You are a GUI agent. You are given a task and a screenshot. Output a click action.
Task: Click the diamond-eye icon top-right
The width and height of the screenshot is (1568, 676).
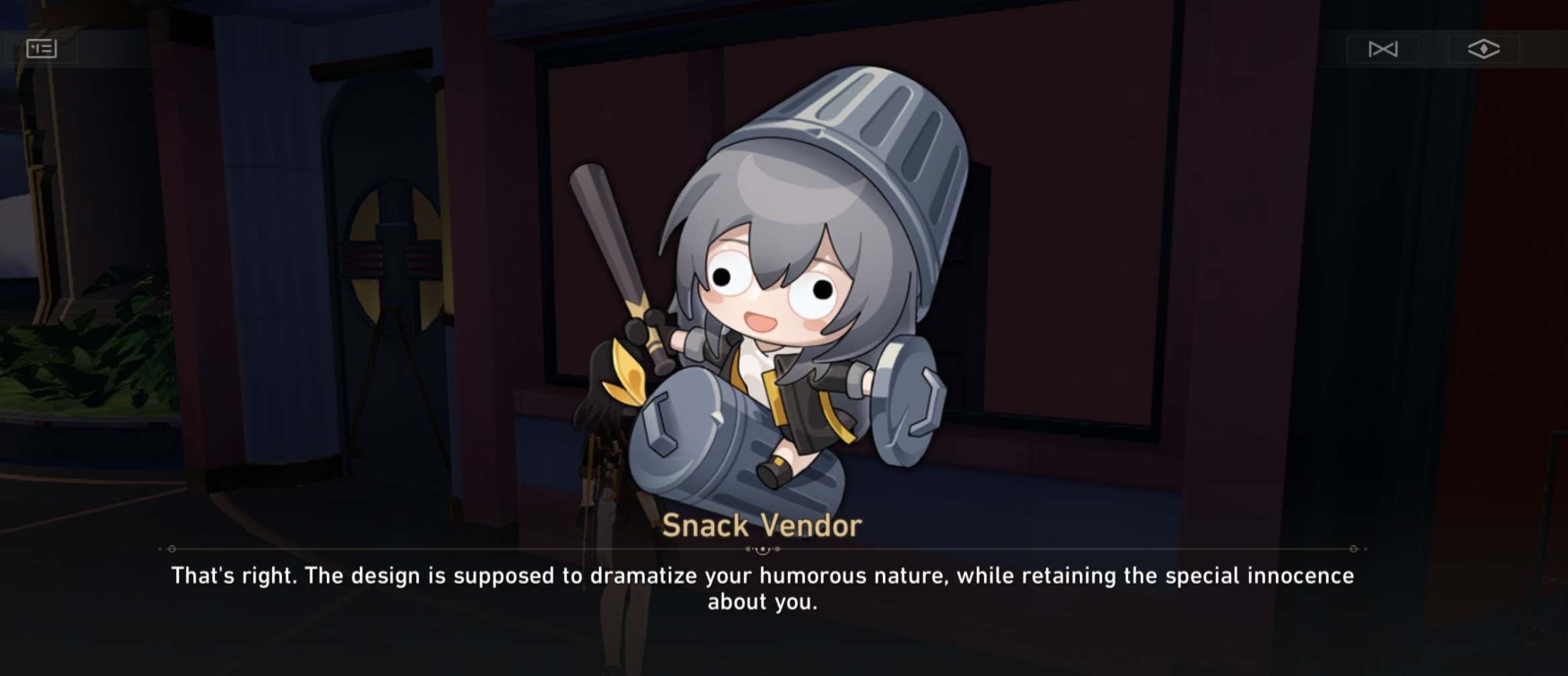[1484, 48]
